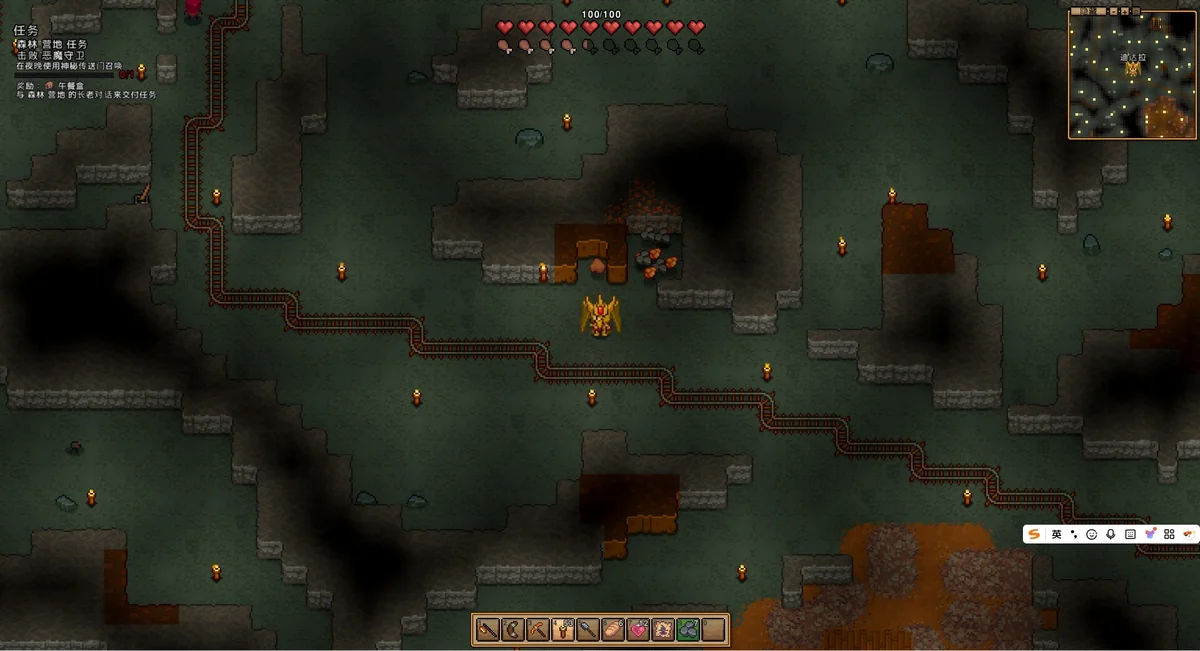The width and height of the screenshot is (1200, 651).
Task: Select the shovel hotbar slot
Action: pyautogui.click(x=588, y=630)
